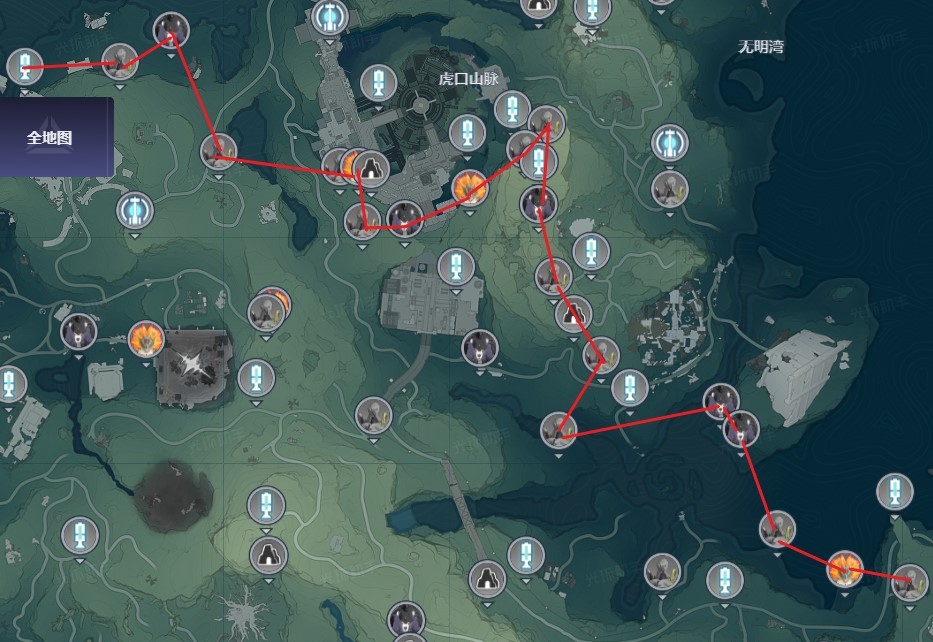The image size is (933, 642).
Task: Select the cave marker directly beneath a beacon marker
Action: click(x=267, y=553)
